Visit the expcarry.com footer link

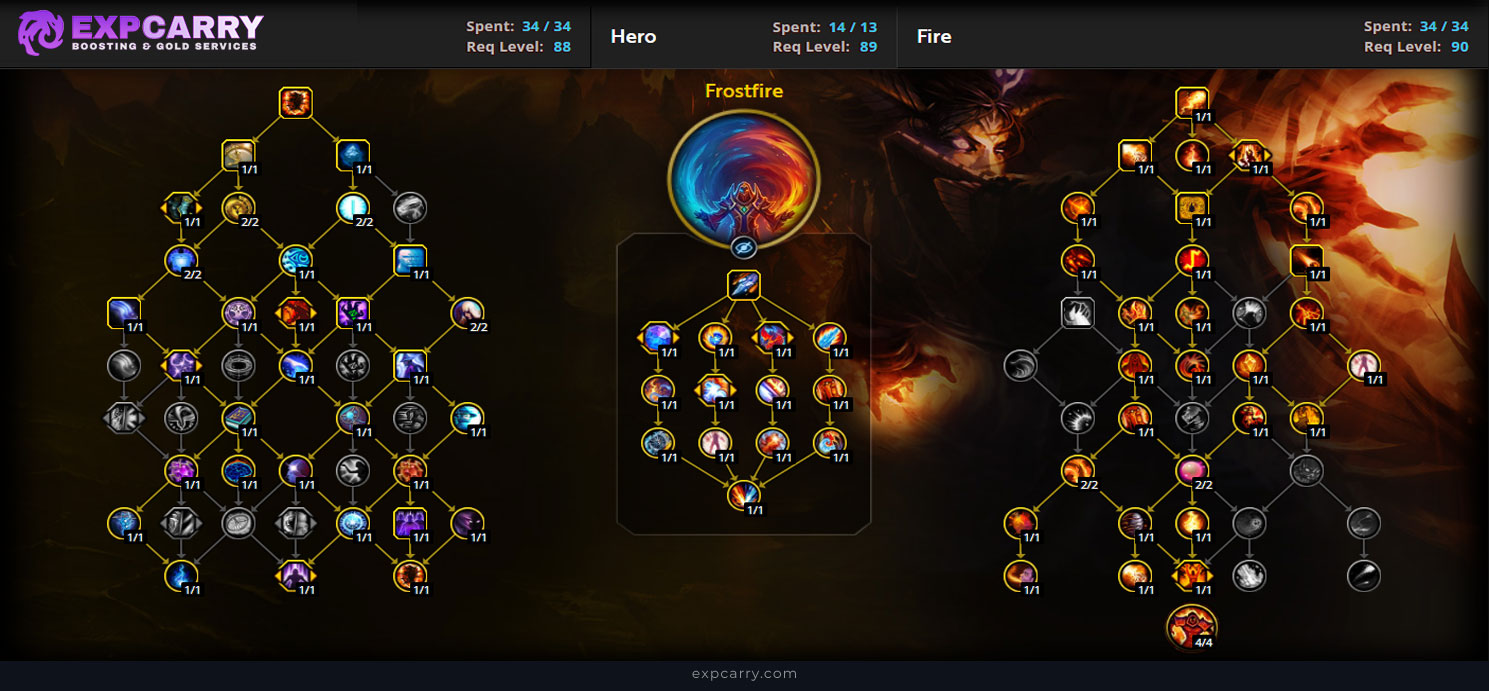point(744,674)
